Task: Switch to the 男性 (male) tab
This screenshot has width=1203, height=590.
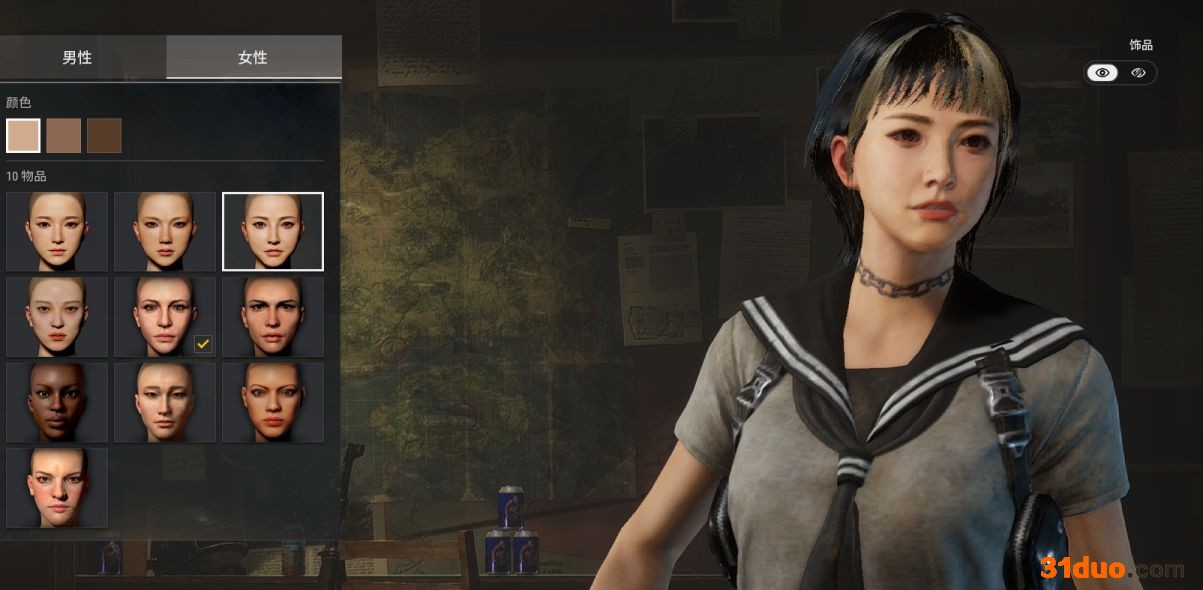Action: [77, 57]
